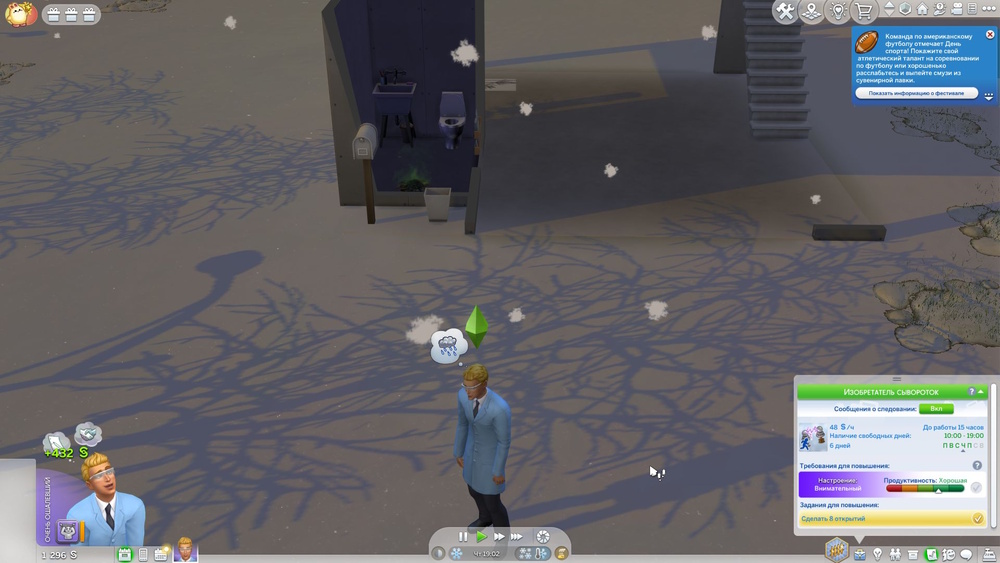The height and width of the screenshot is (563, 1000).
Task: Open the world map travel button
Action: tap(812, 11)
